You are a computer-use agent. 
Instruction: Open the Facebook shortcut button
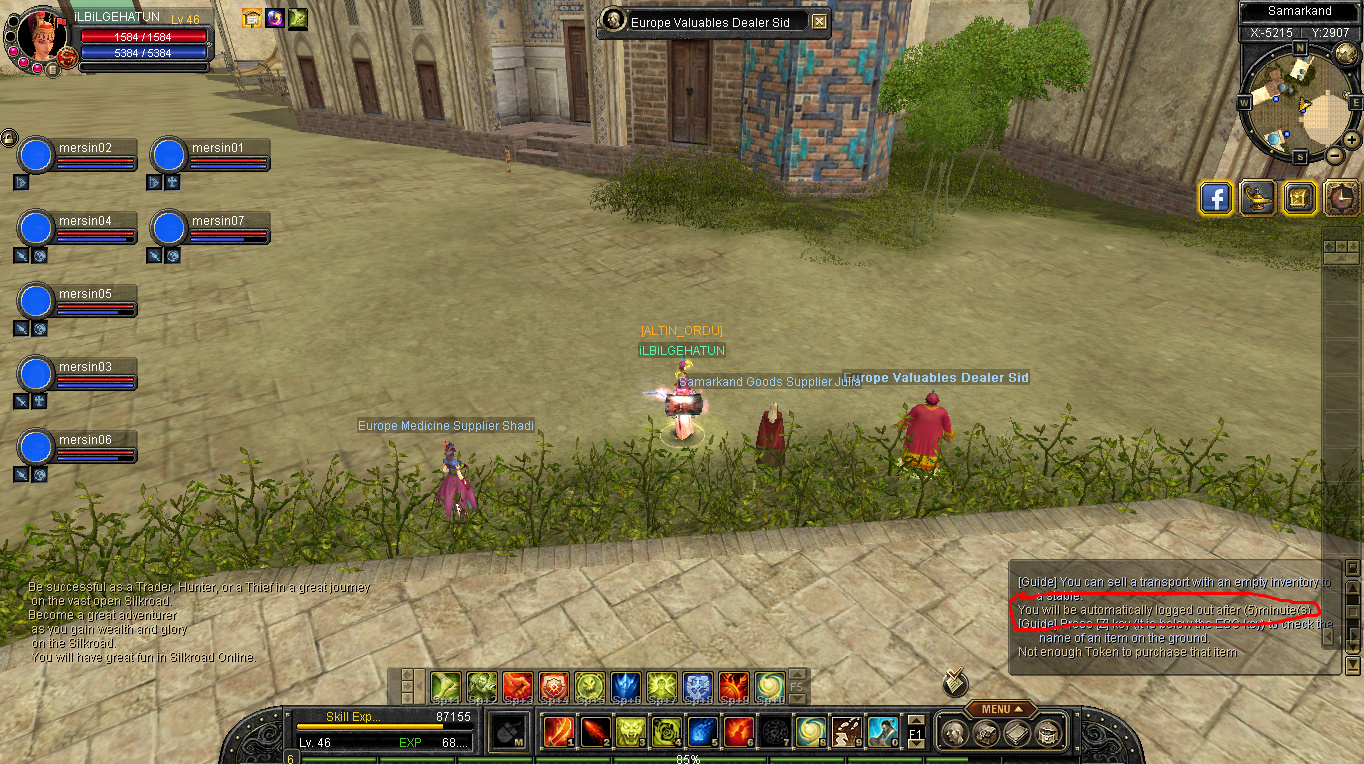click(1215, 198)
